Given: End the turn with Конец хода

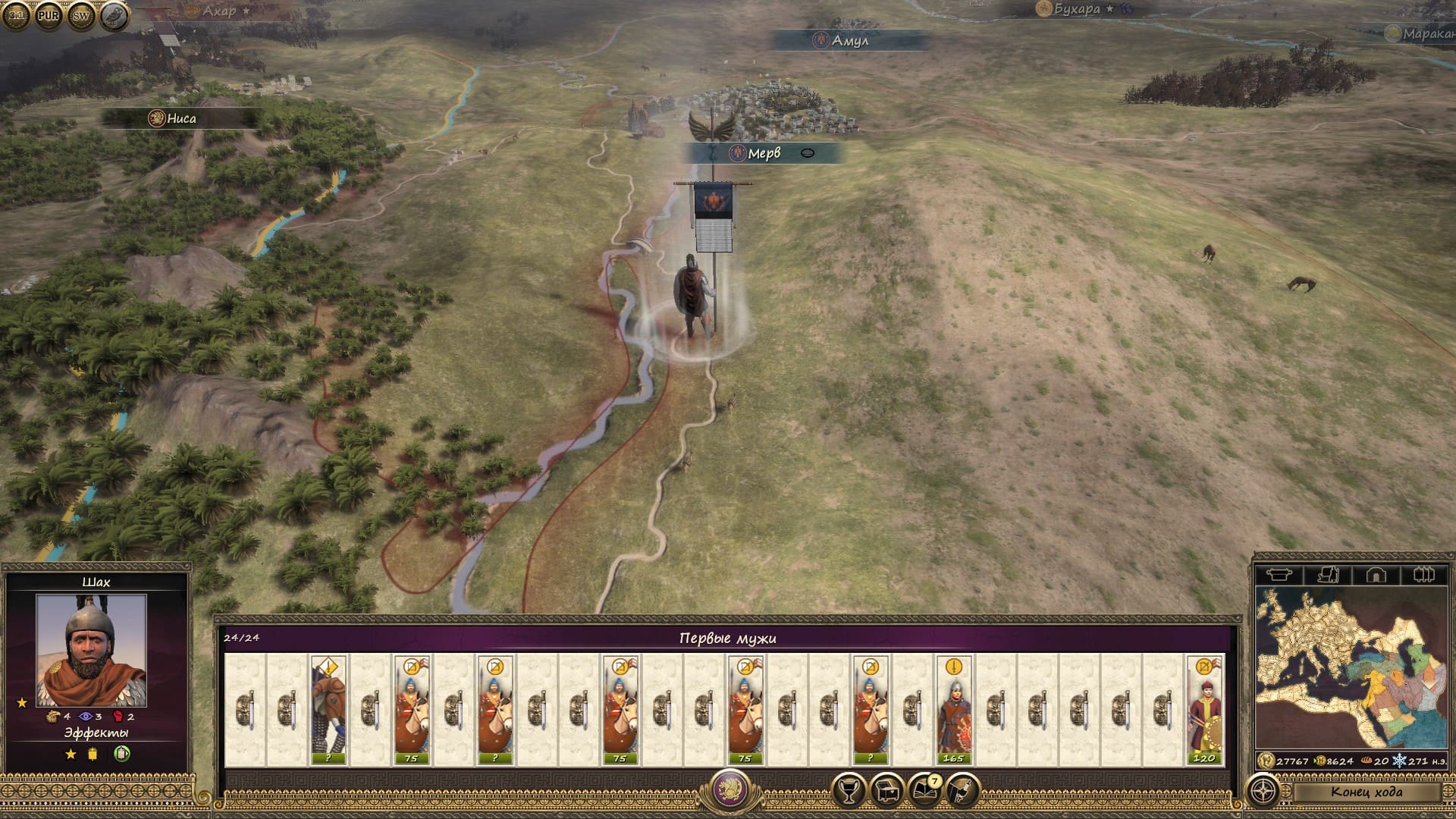Looking at the screenshot, I should coord(1366,792).
